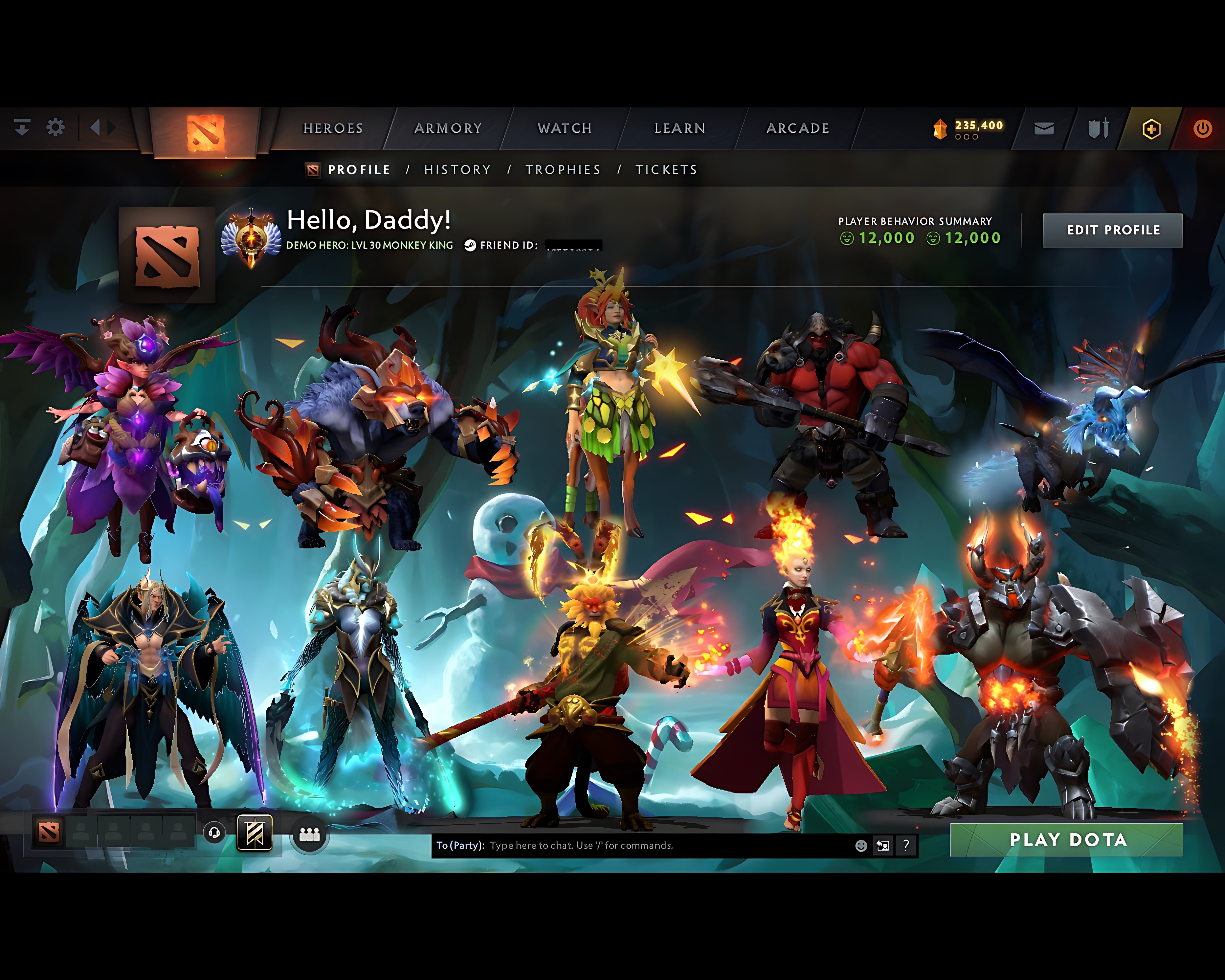Click the EDIT PROFILE button

click(1113, 230)
